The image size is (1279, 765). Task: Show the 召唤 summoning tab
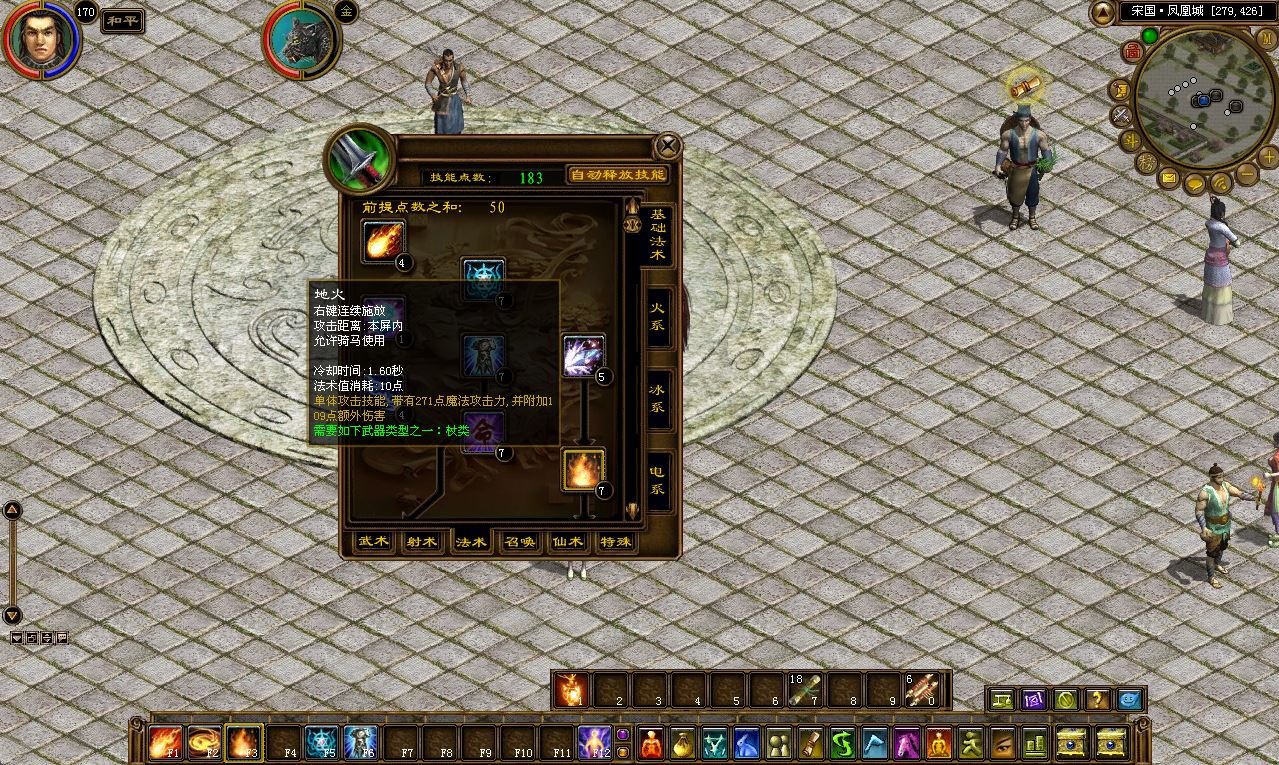coord(519,541)
